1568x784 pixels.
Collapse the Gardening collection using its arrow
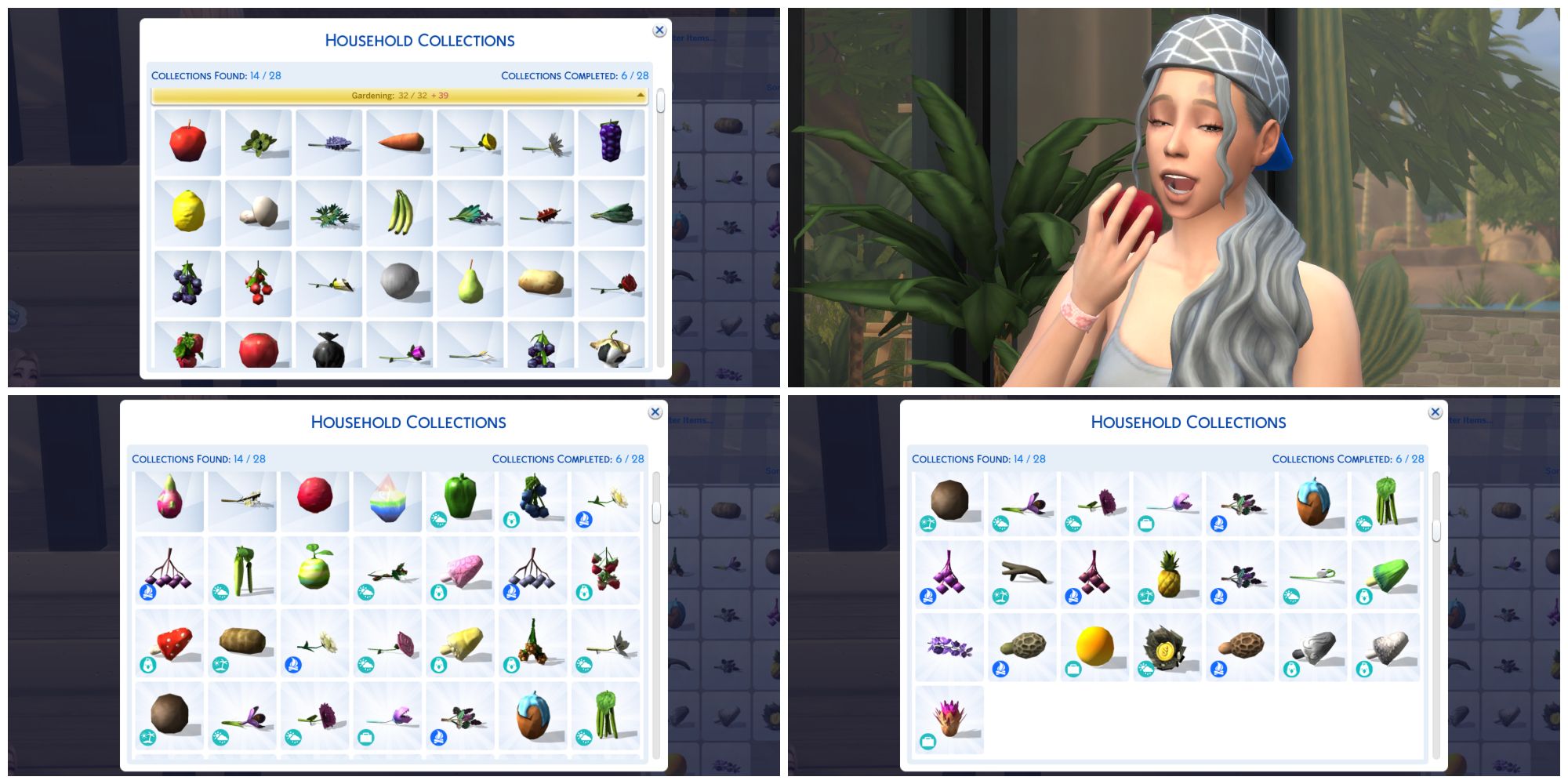639,96
